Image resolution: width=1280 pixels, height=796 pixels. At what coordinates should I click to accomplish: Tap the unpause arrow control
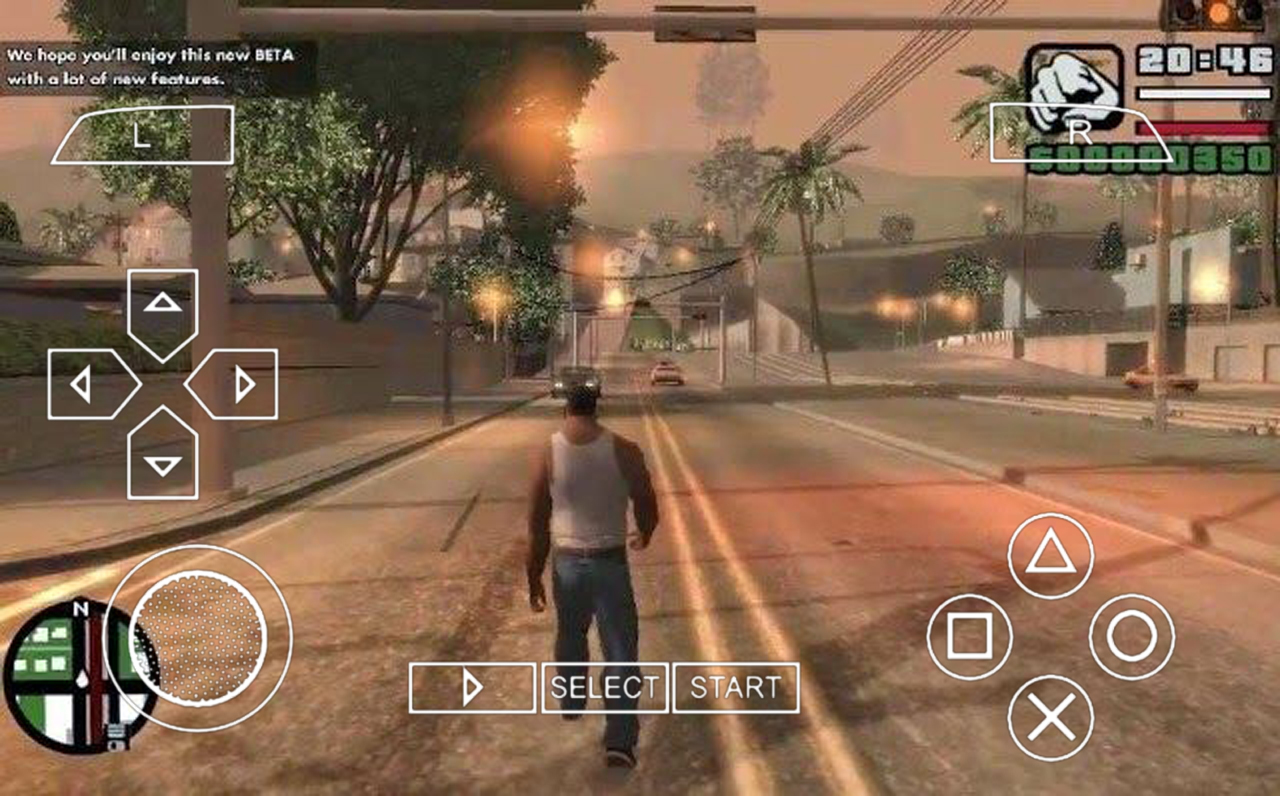472,687
